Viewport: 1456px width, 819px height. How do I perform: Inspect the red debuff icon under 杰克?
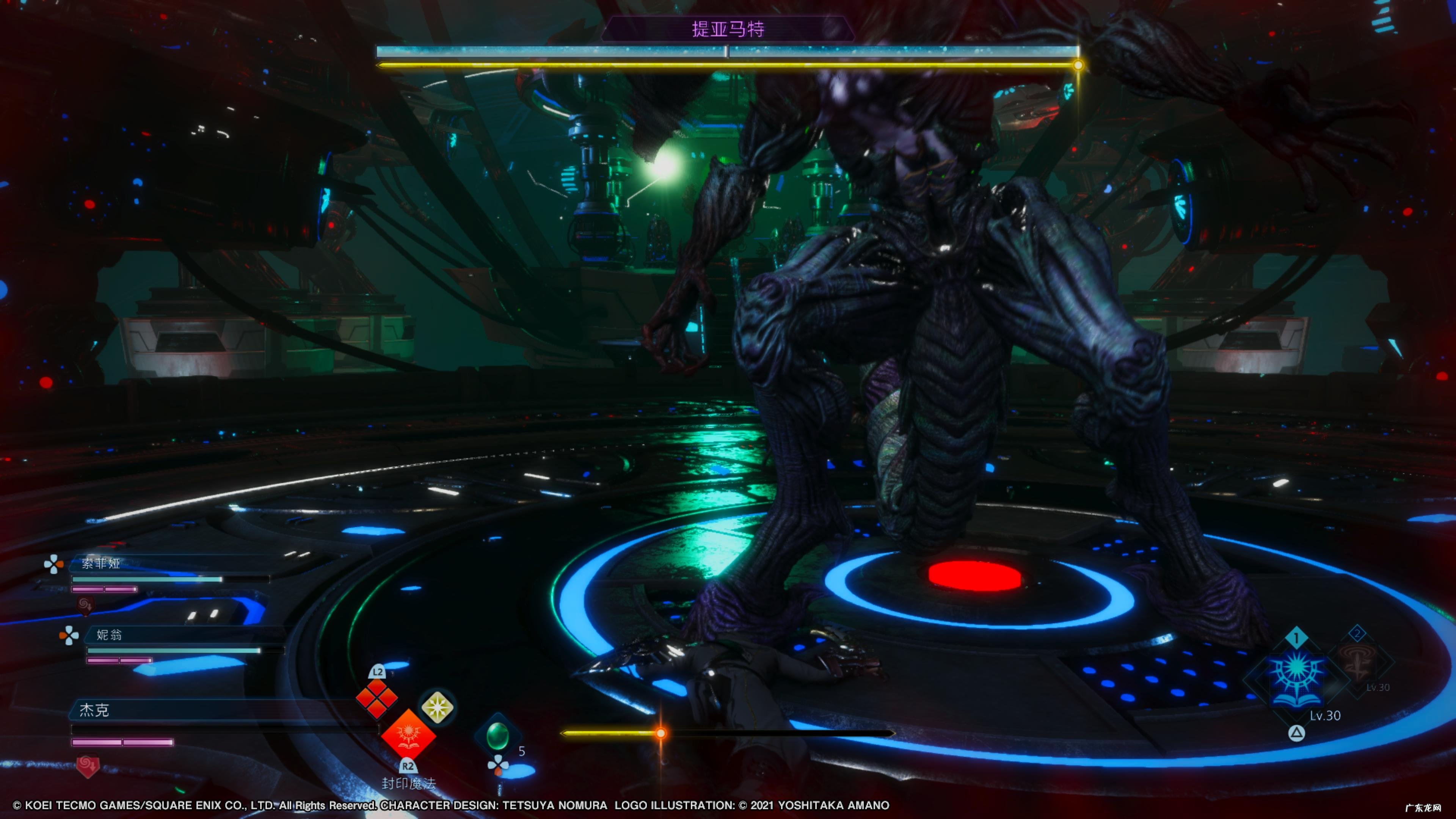pyautogui.click(x=88, y=766)
